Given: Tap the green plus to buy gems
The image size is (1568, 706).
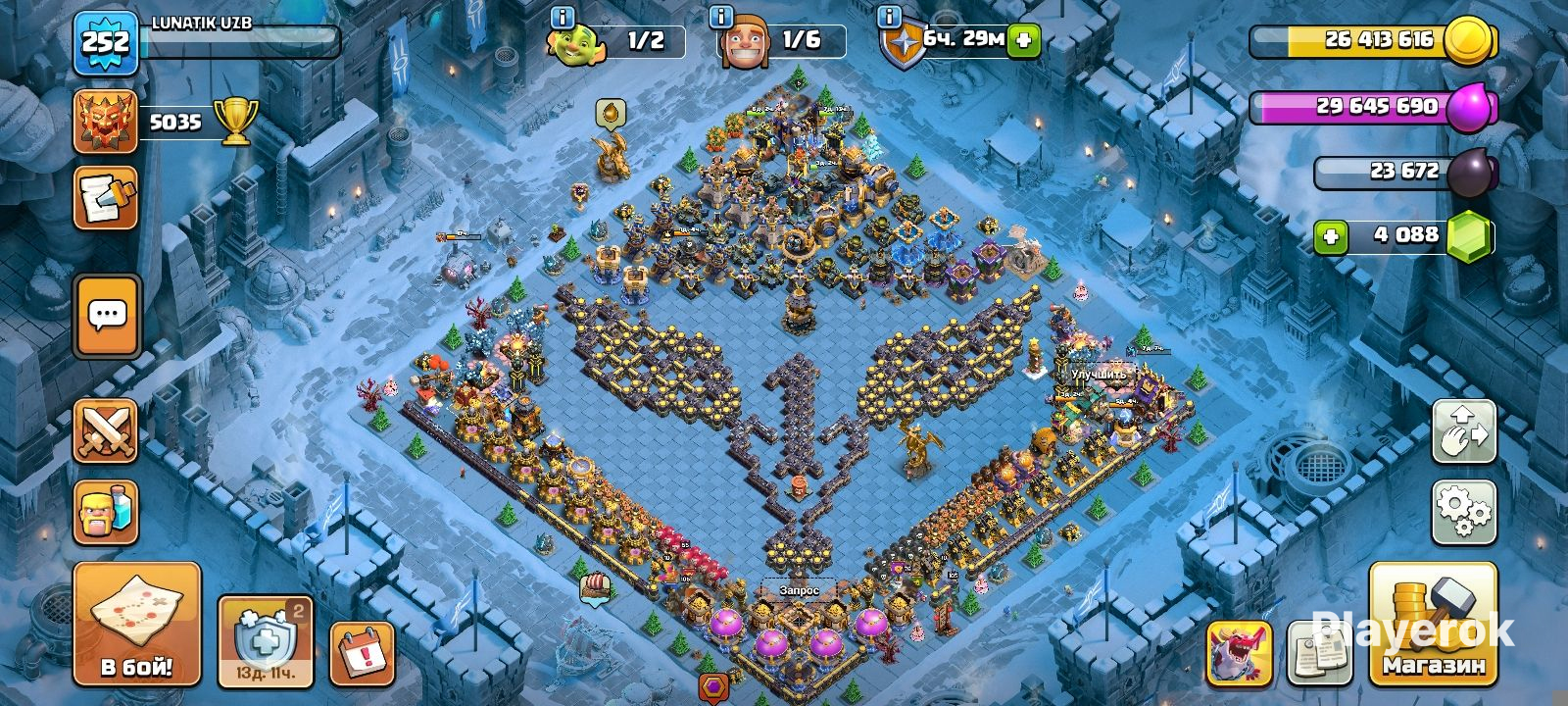Looking at the screenshot, I should pyautogui.click(x=1330, y=236).
